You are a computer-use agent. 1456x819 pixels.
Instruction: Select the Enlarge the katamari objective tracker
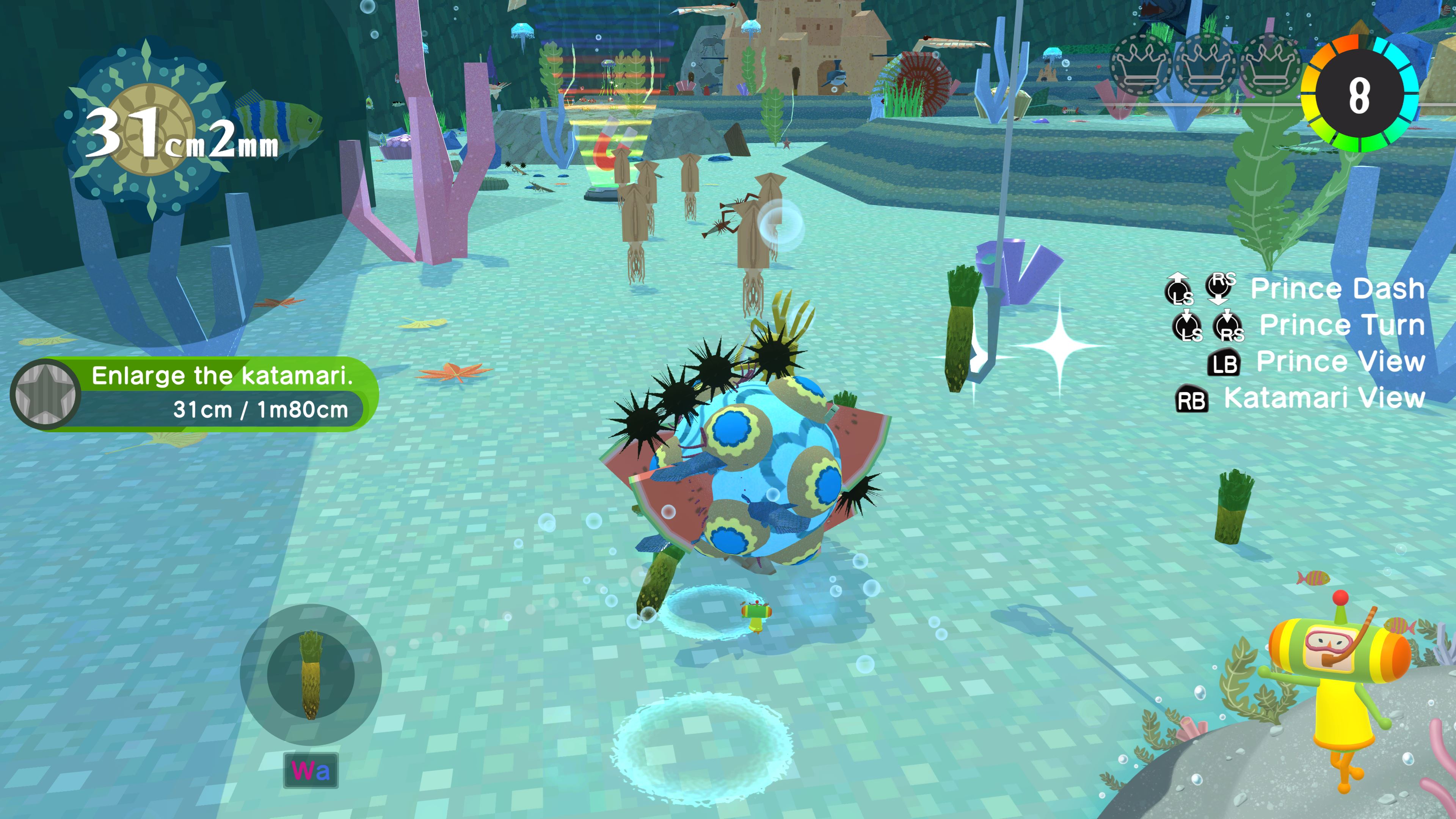pos(220,394)
